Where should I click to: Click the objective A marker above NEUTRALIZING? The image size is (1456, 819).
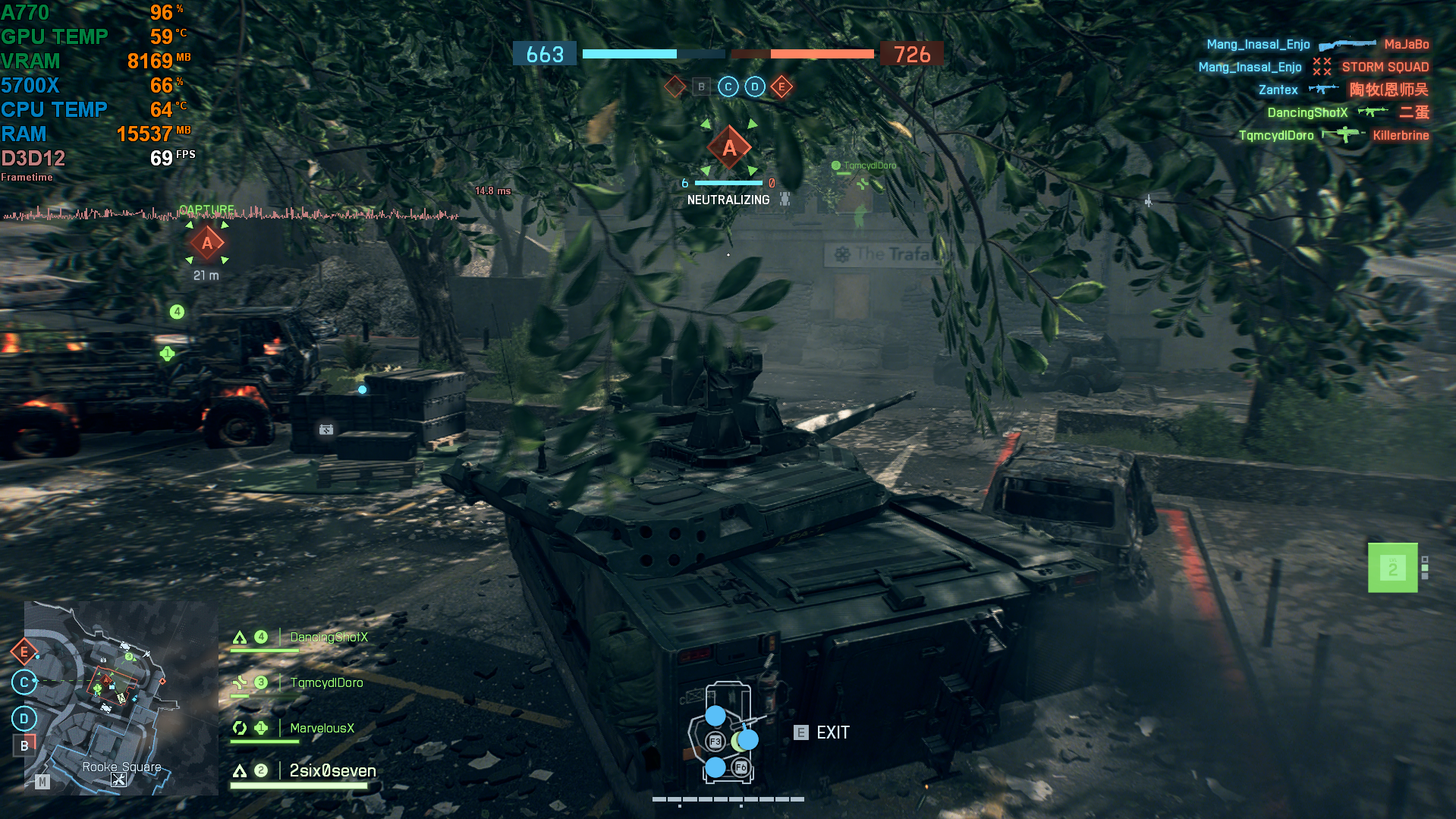[729, 148]
